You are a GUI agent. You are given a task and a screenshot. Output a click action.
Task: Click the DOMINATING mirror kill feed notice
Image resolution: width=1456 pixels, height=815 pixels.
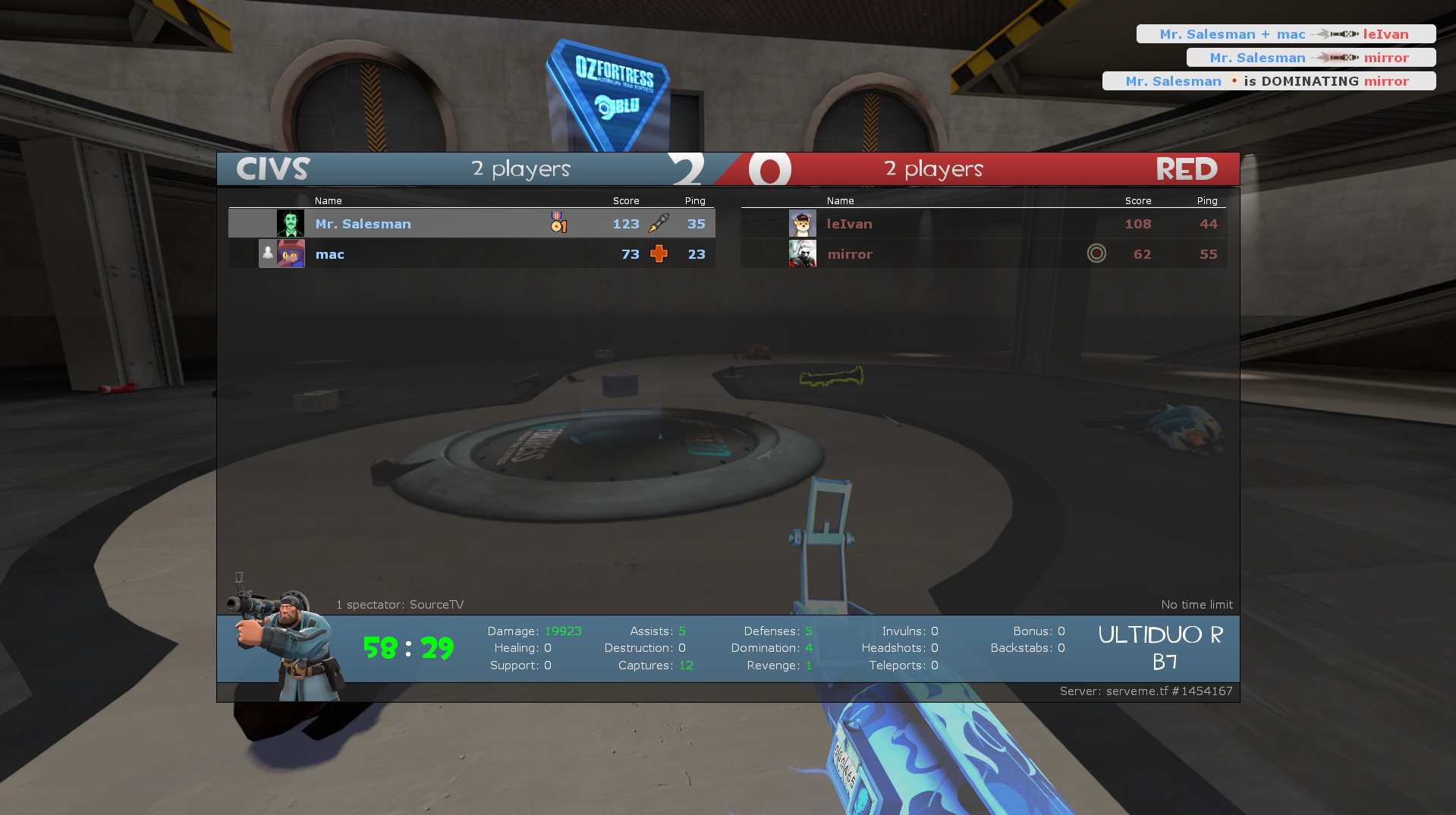click(1269, 81)
